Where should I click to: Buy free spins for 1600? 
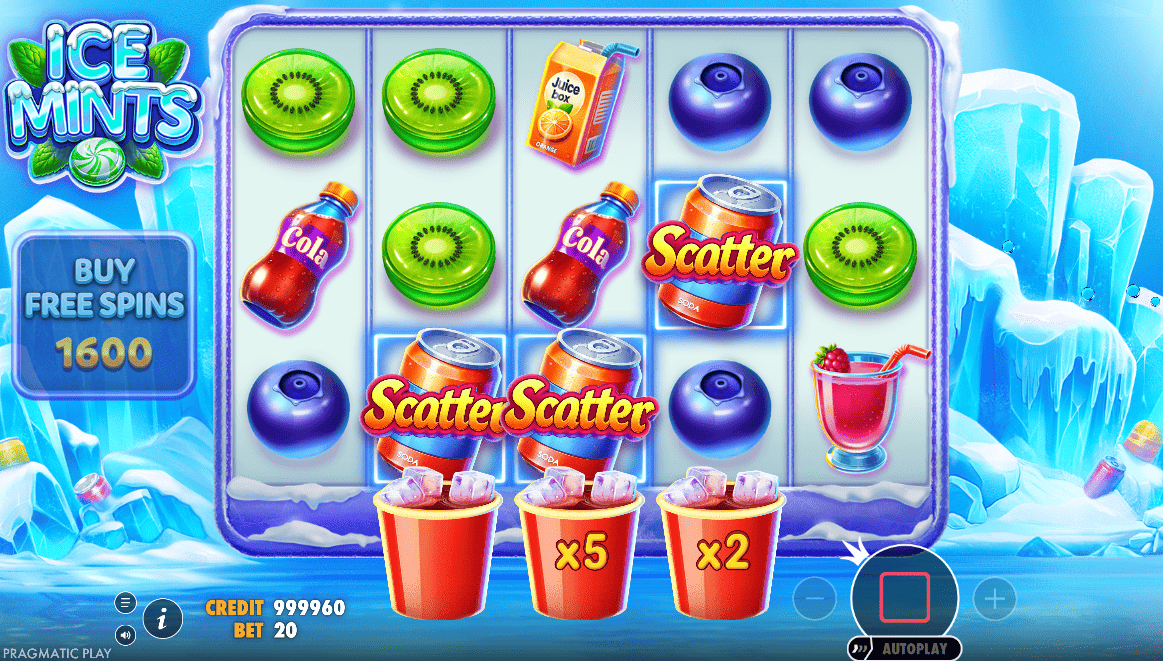(104, 315)
